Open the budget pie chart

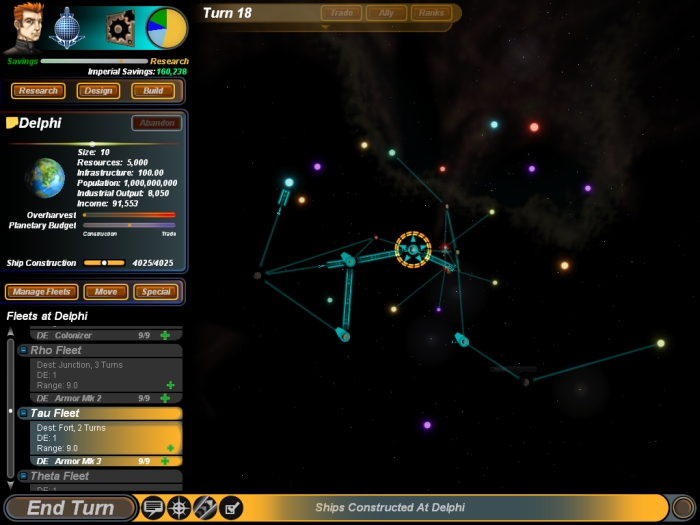pyautogui.click(x=166, y=28)
